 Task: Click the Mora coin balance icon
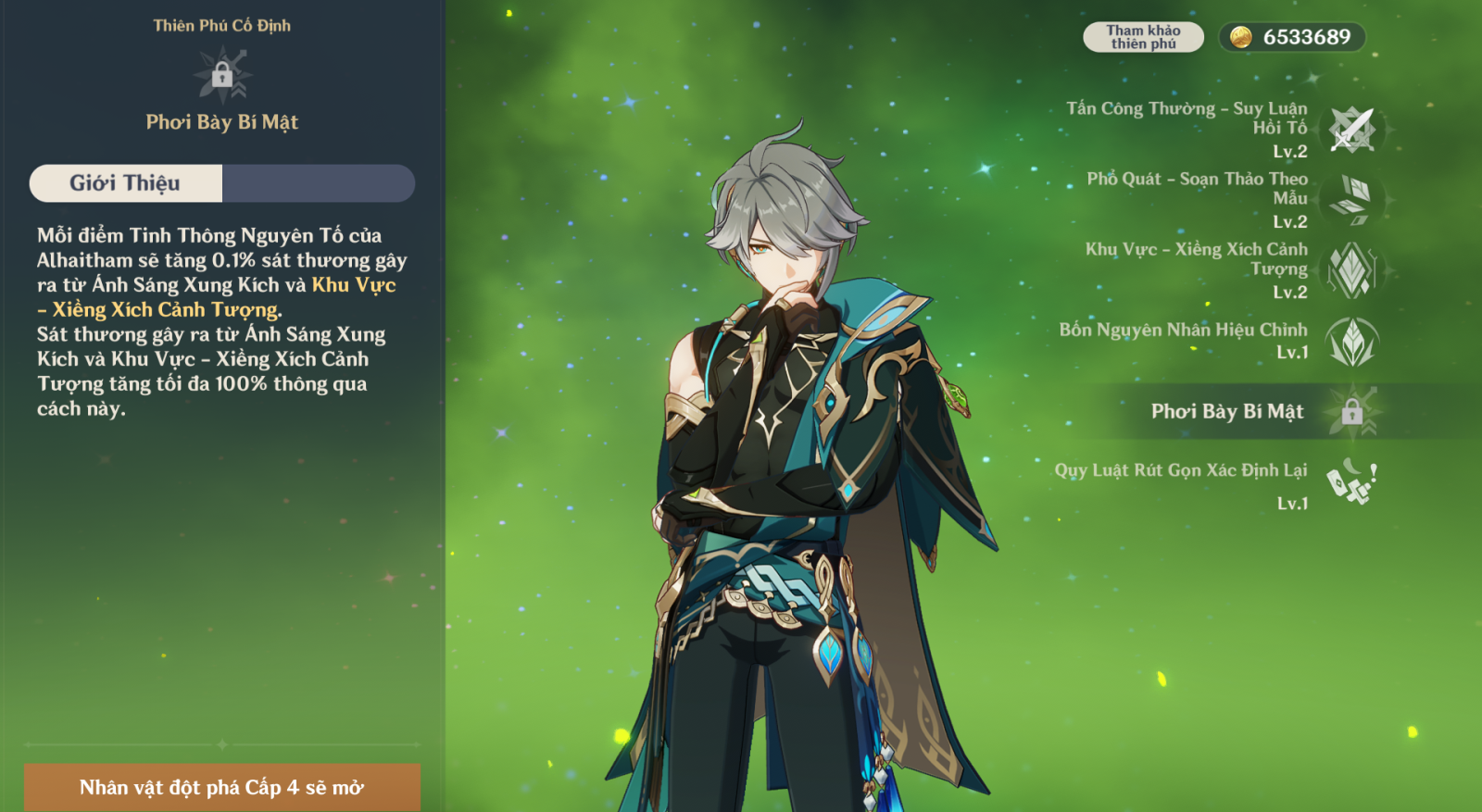click(x=1241, y=37)
